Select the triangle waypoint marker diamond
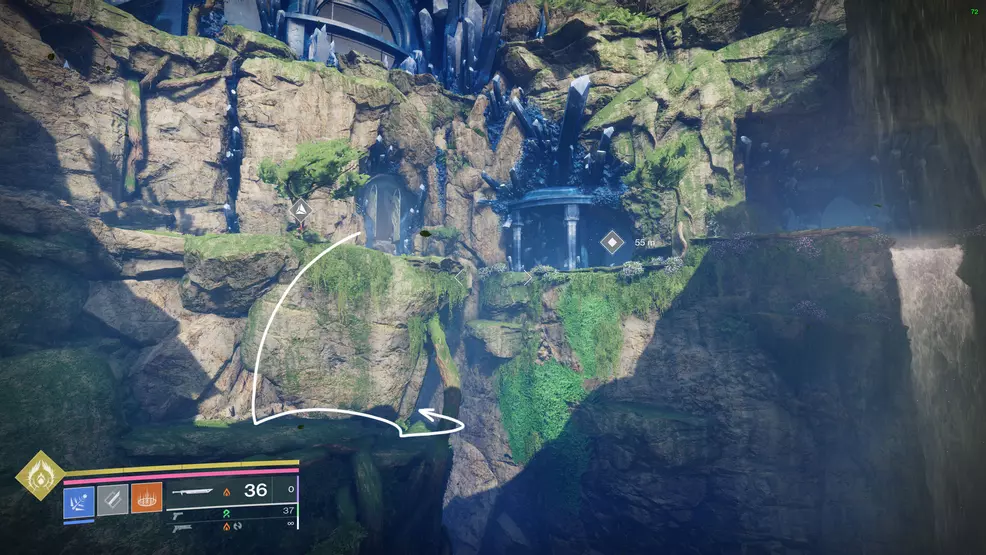 pos(300,210)
